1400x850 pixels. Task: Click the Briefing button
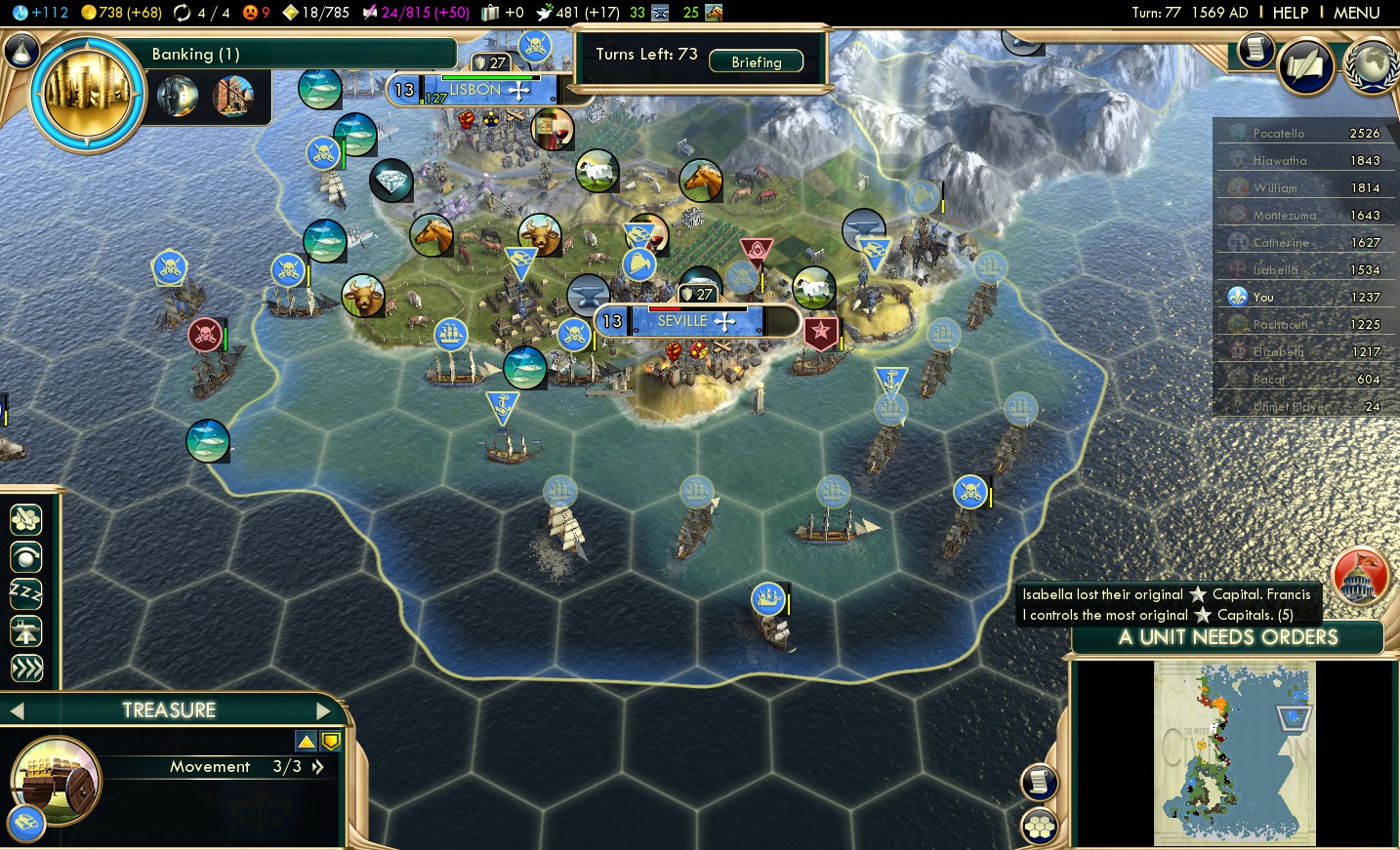(x=756, y=61)
